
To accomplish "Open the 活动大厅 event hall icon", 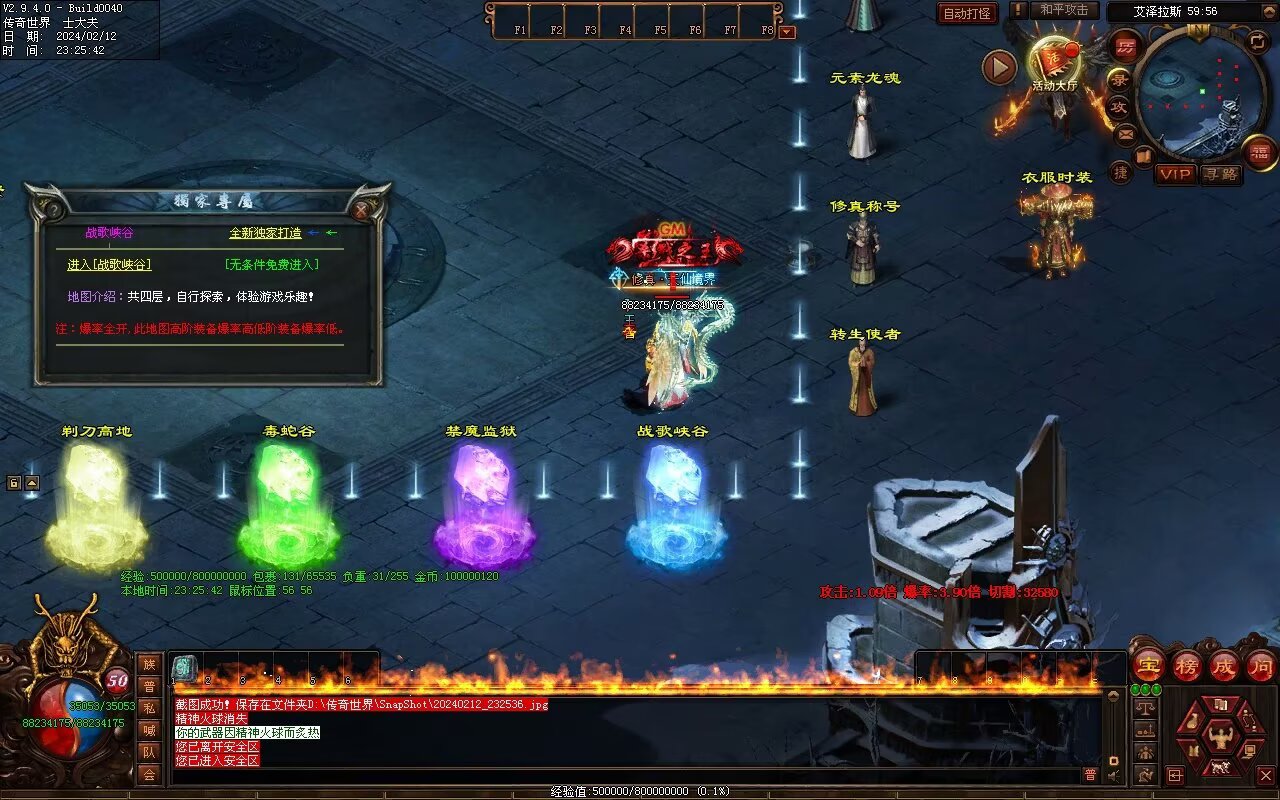I will 1054,62.
